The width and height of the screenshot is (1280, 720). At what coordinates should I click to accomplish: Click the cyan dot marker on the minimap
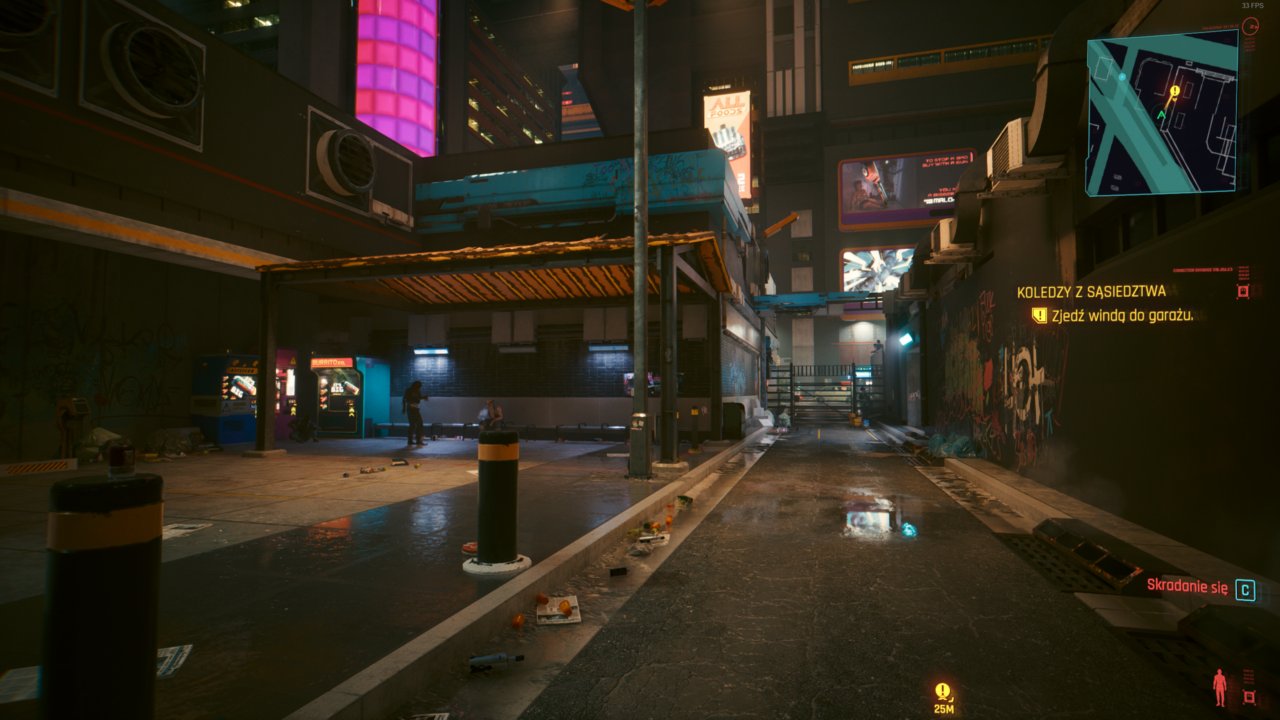[1122, 77]
